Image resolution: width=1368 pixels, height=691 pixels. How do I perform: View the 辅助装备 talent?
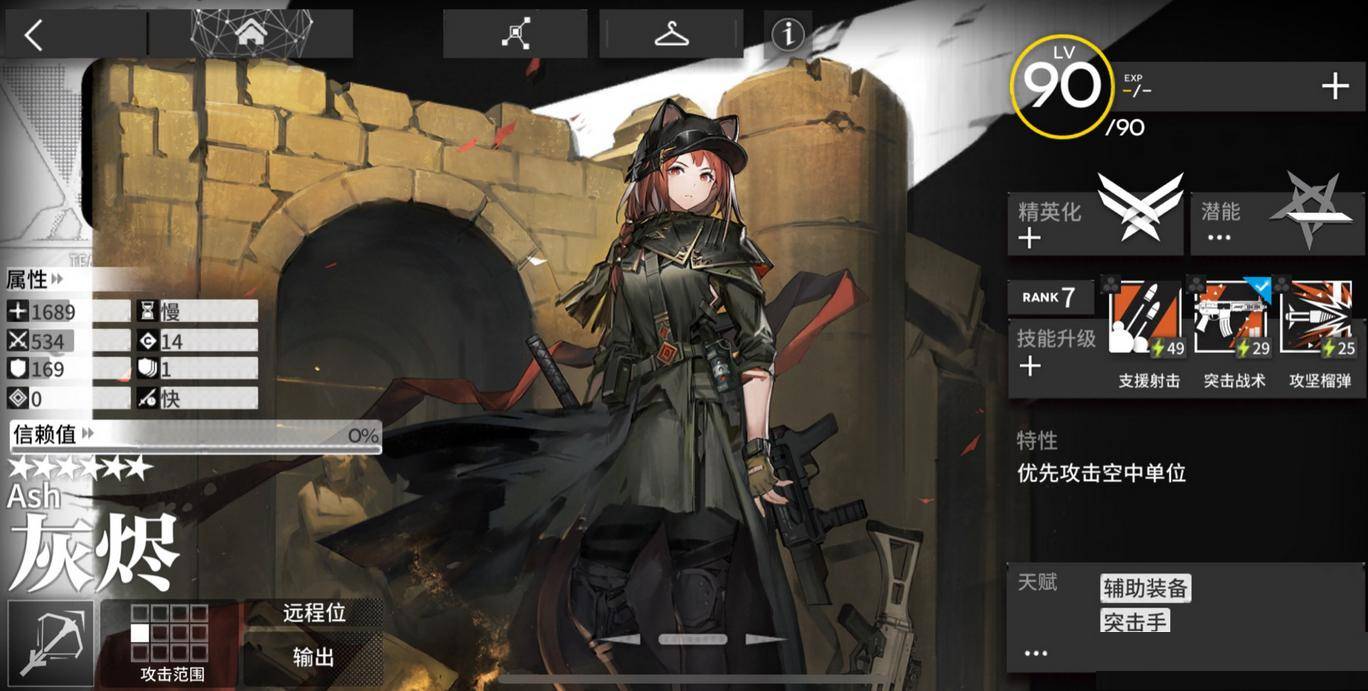pyautogui.click(x=1145, y=588)
